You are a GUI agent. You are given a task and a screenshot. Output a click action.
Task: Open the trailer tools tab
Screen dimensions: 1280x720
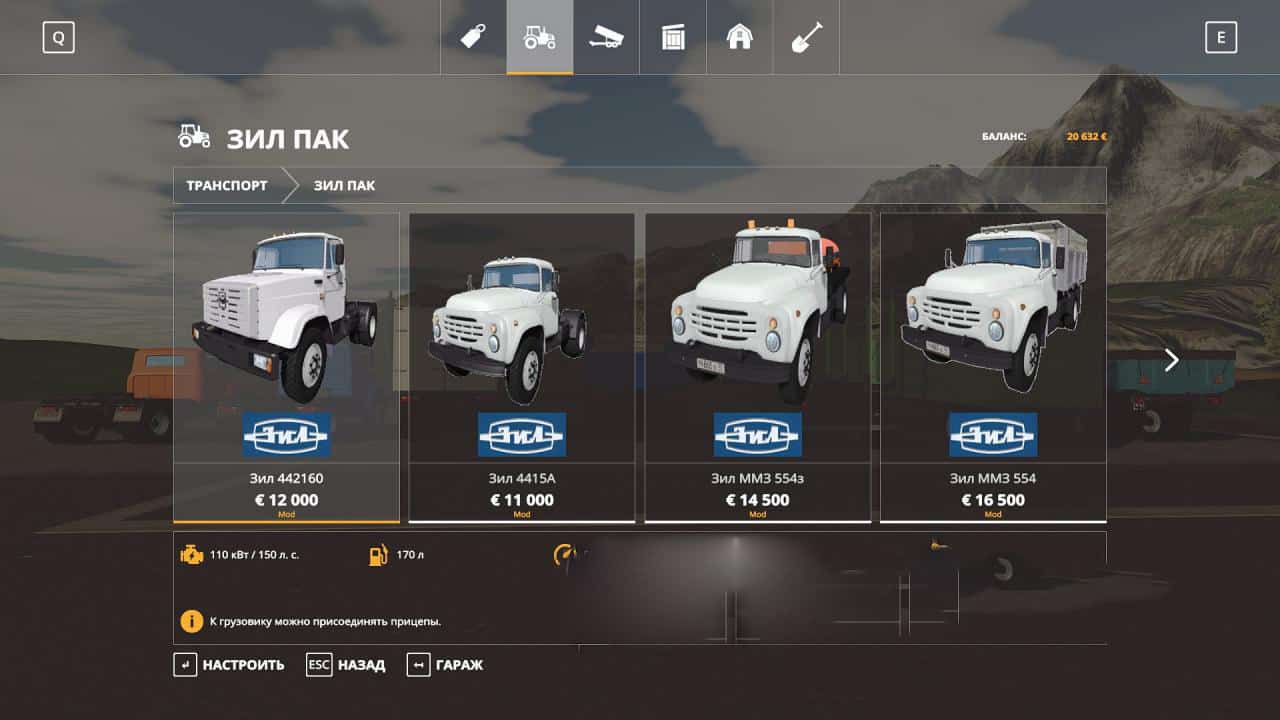click(606, 38)
